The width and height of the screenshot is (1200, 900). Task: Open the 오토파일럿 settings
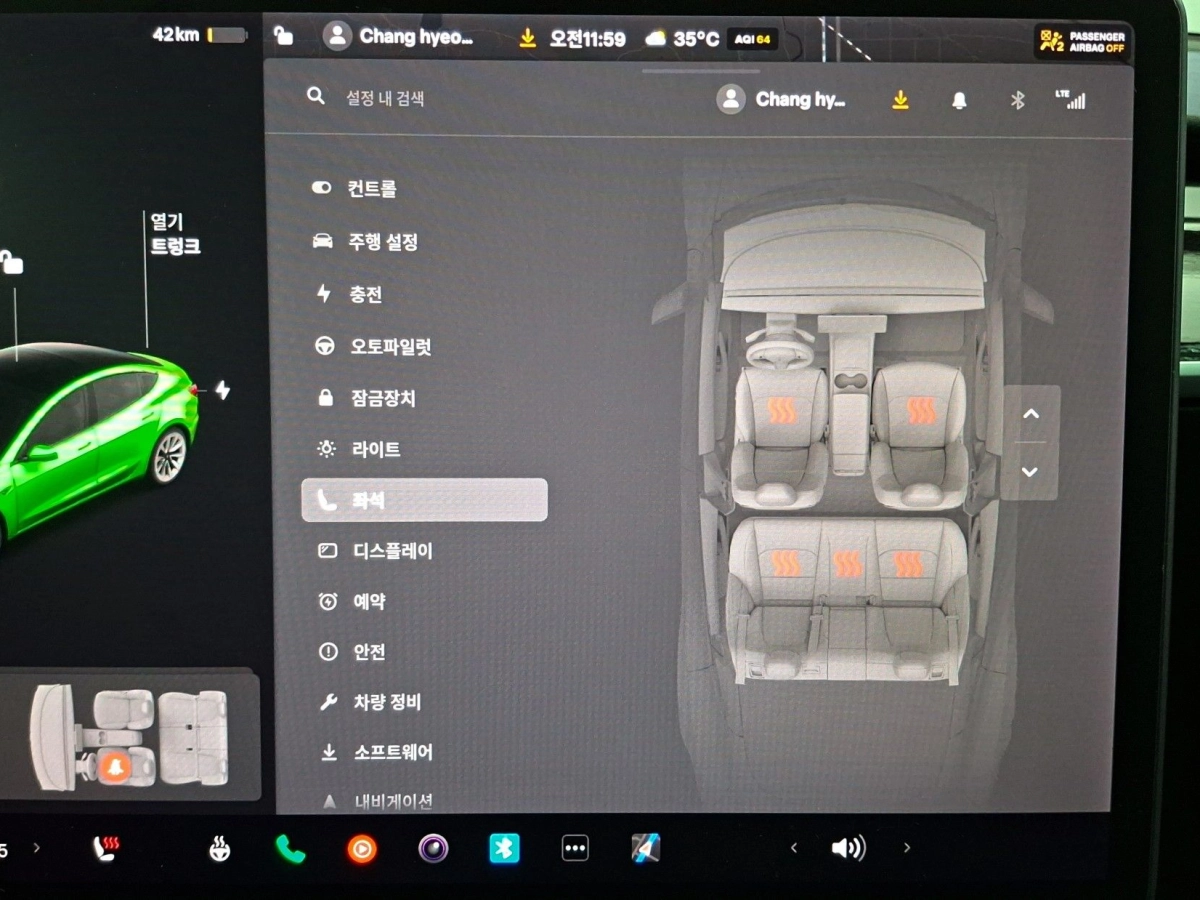[389, 347]
